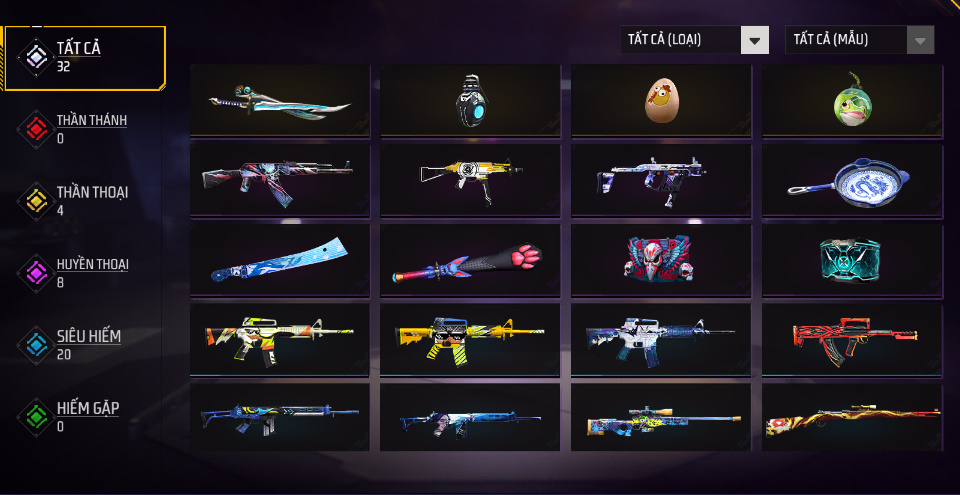Select the cat paw bat skin

pyautogui.click(x=470, y=260)
